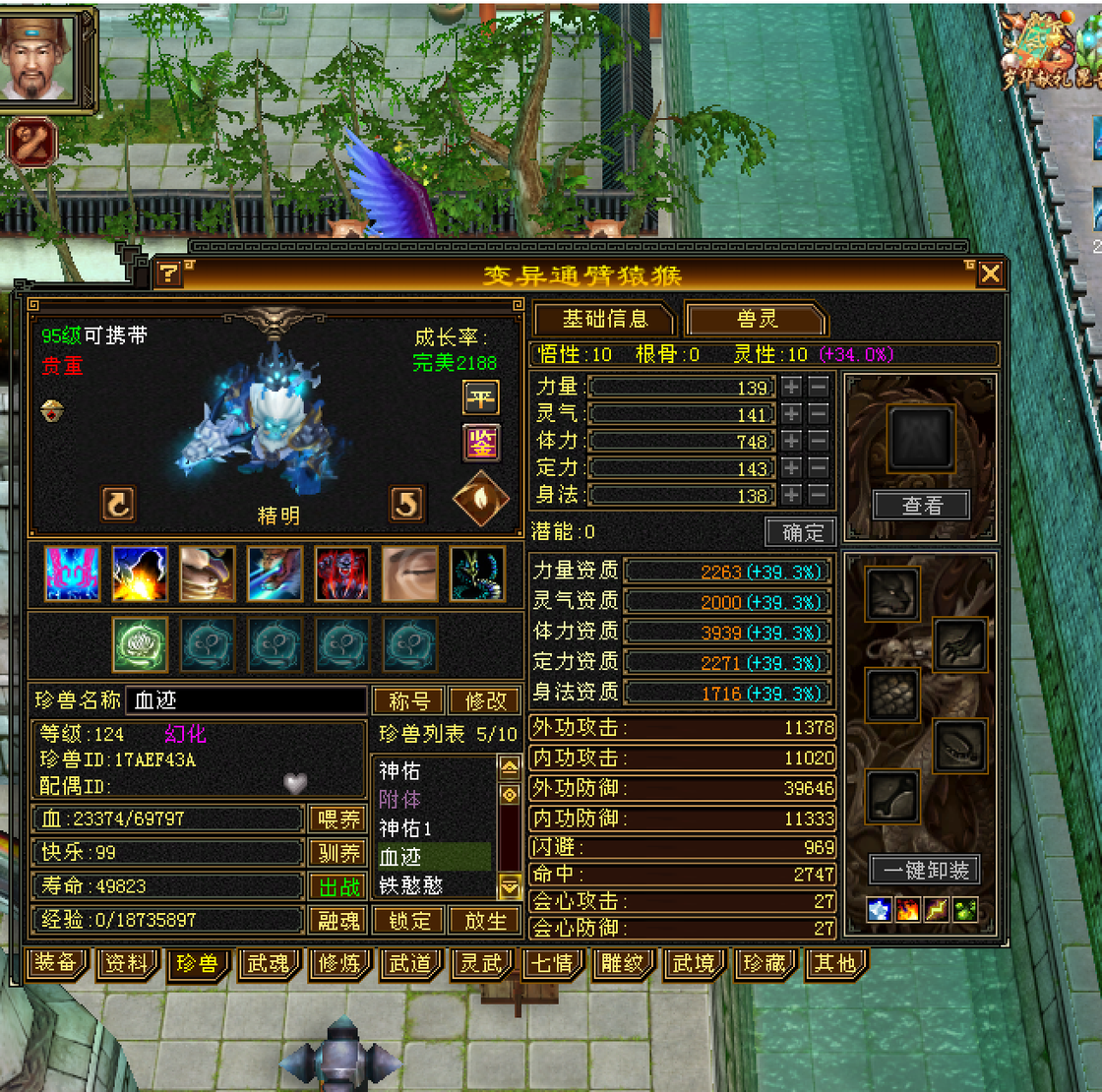Click the 查看 view button
The height and width of the screenshot is (1092, 1102).
tap(921, 505)
